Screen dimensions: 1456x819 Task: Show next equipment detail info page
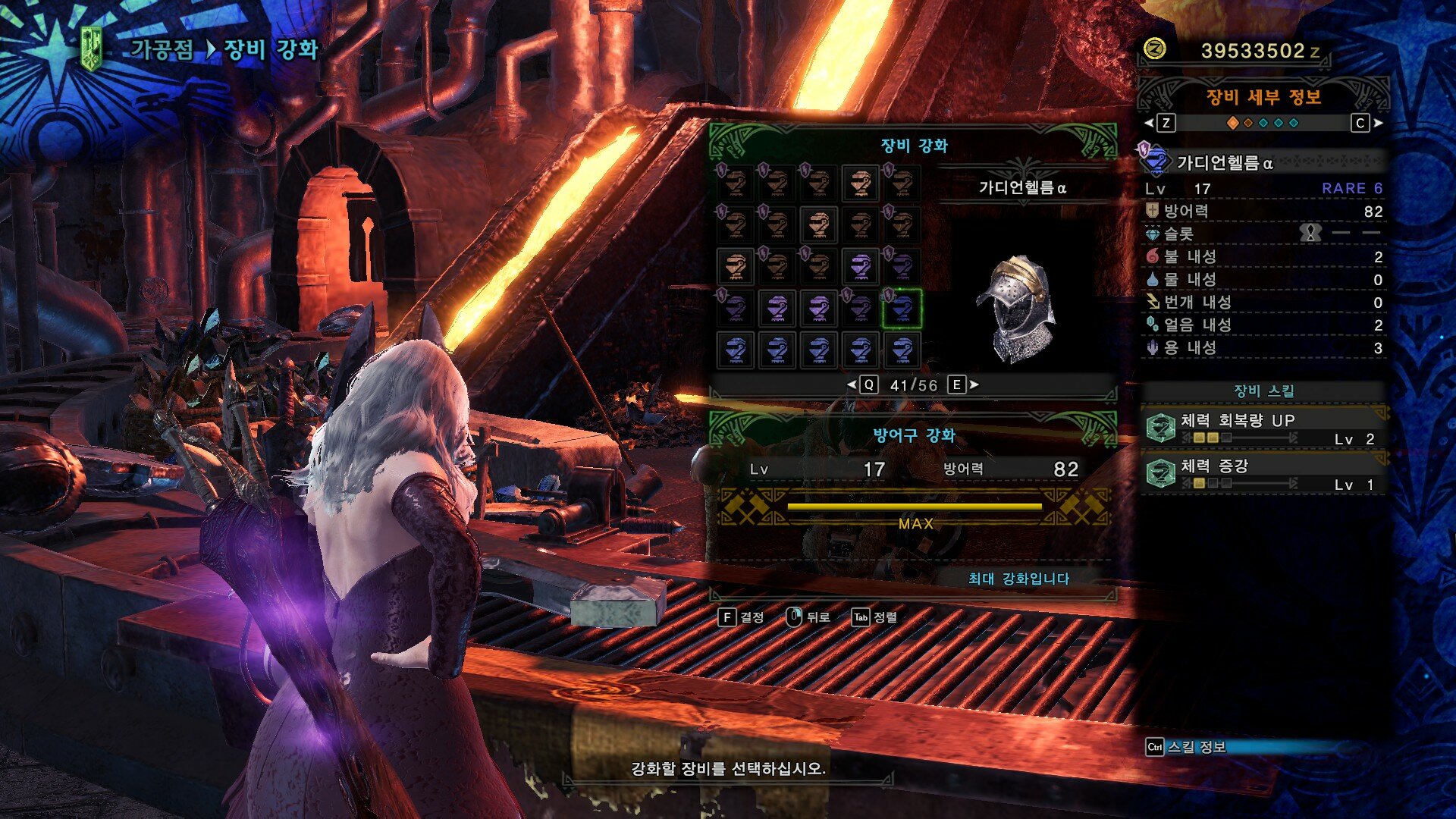tap(1377, 123)
